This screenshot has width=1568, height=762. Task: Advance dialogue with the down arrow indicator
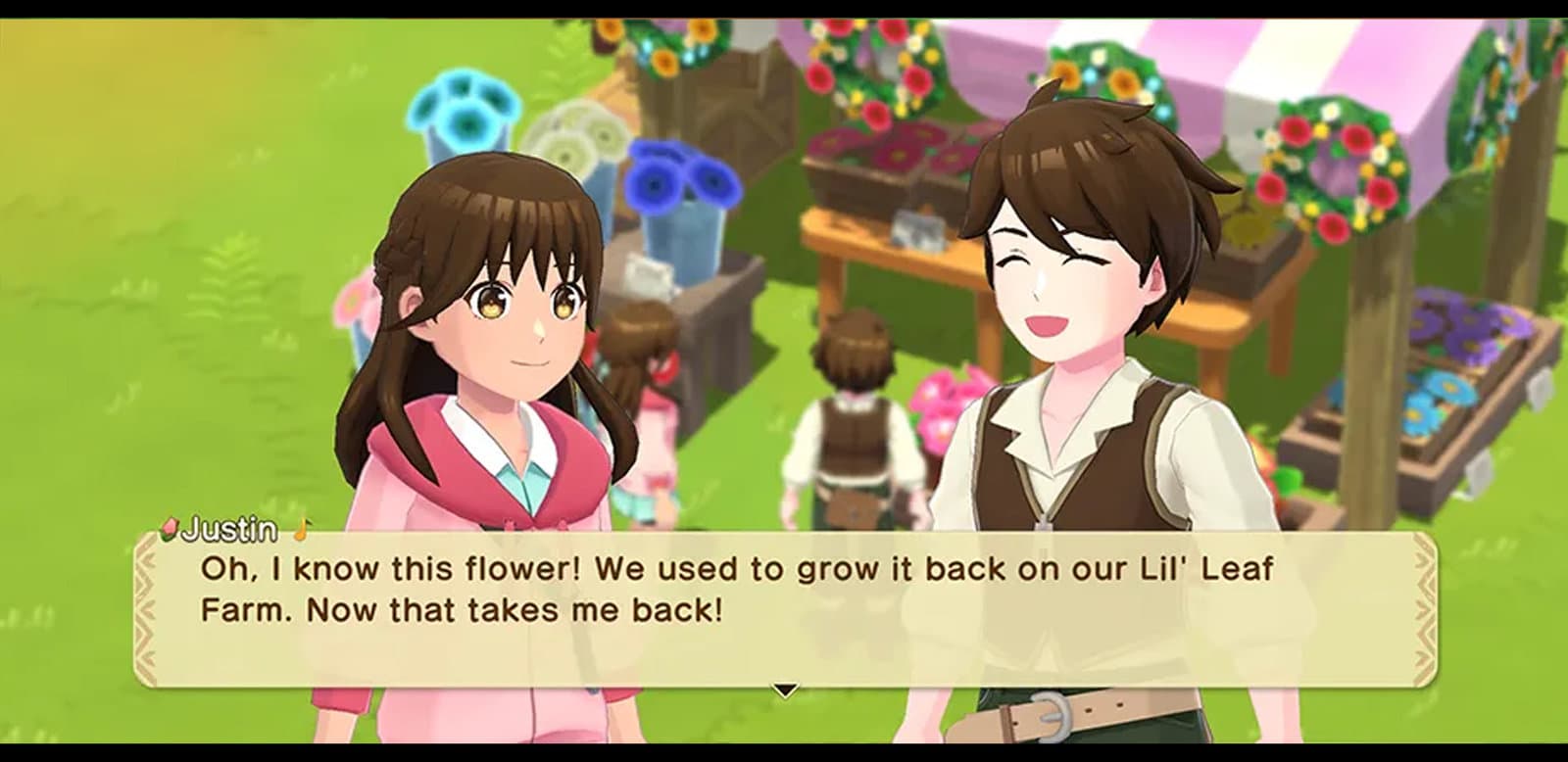pyautogui.click(x=784, y=691)
